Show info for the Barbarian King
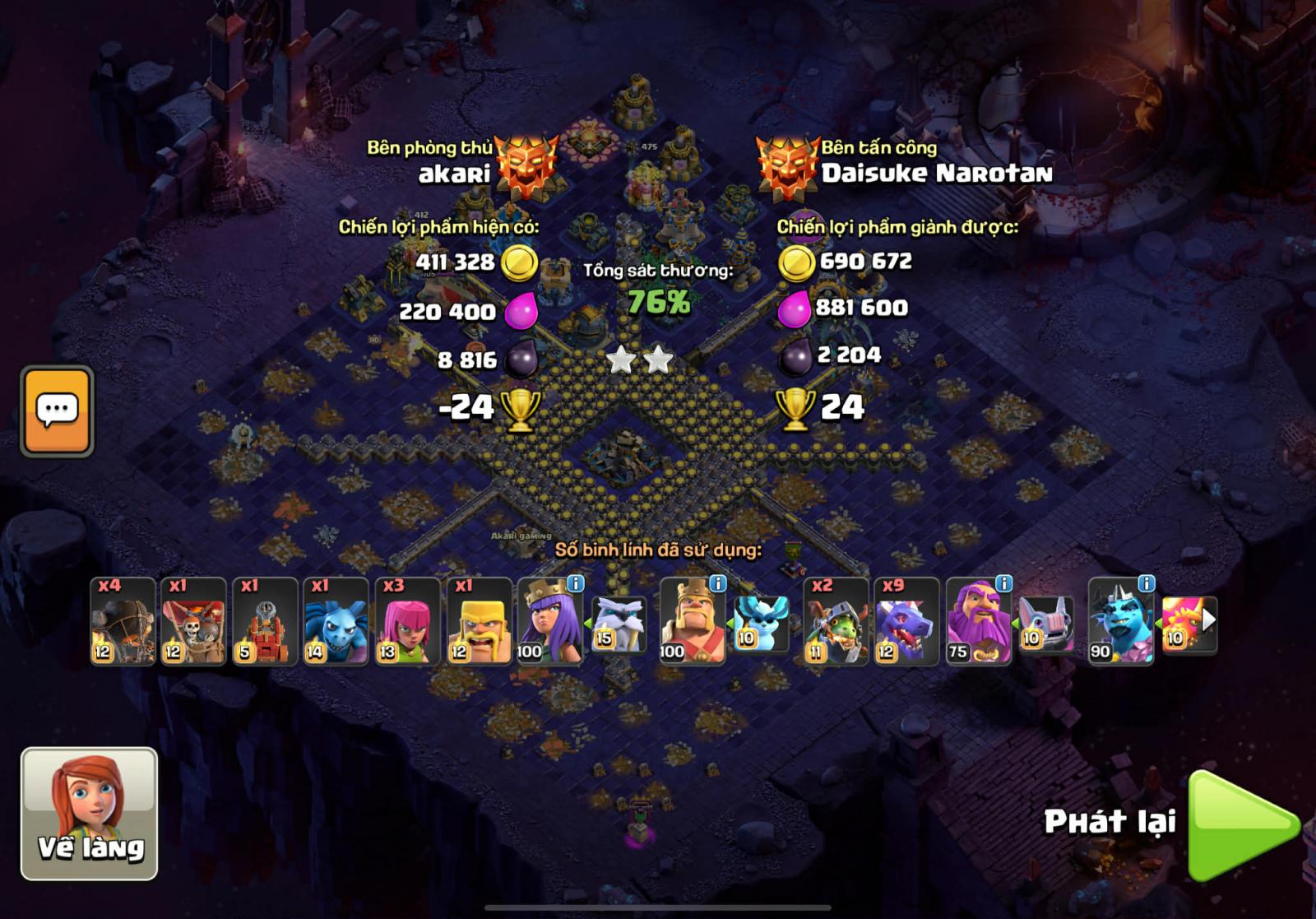 click(718, 583)
